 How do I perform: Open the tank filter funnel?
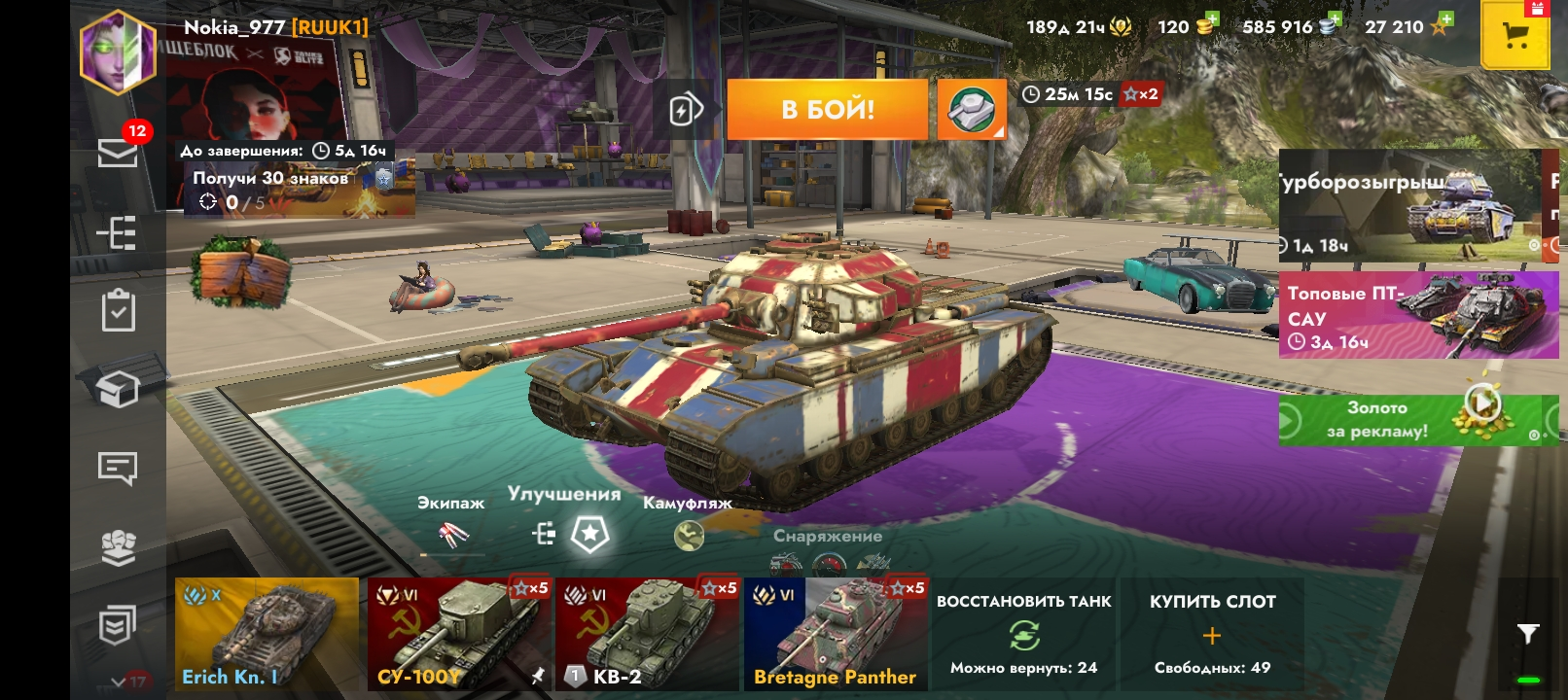[x=1528, y=634]
